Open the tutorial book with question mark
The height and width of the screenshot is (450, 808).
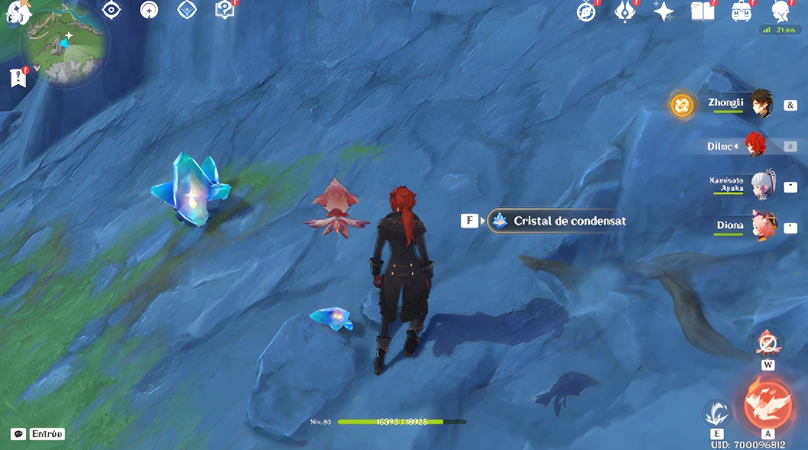(x=224, y=10)
